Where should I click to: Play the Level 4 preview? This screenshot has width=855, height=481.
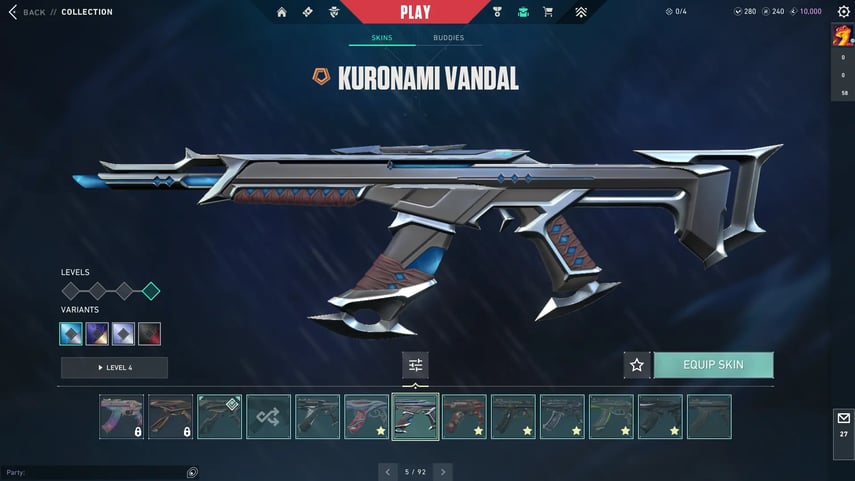click(x=114, y=368)
